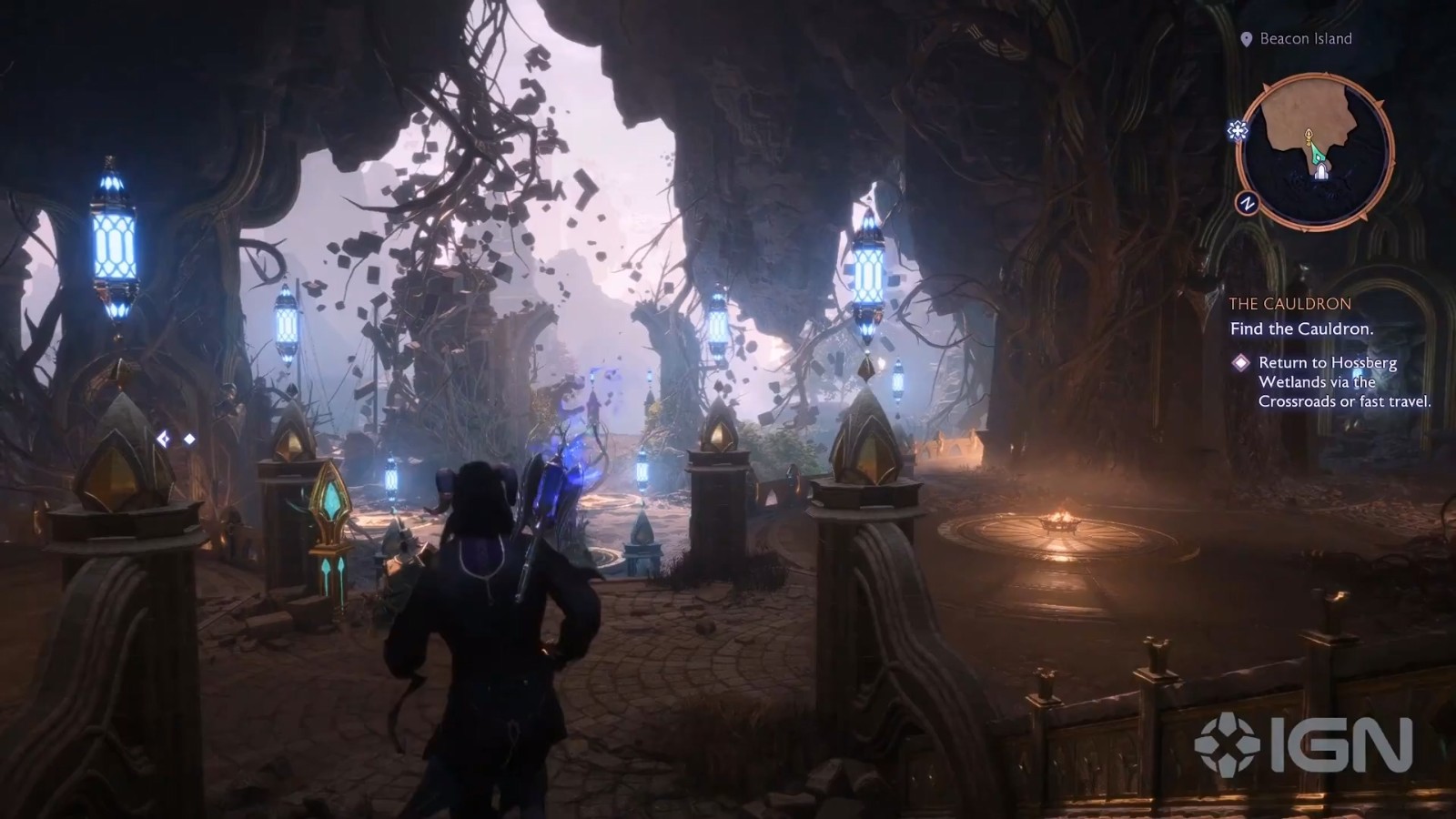The height and width of the screenshot is (819, 1456).
Task: Click the IGN watermark logo
Action: tap(1303, 745)
